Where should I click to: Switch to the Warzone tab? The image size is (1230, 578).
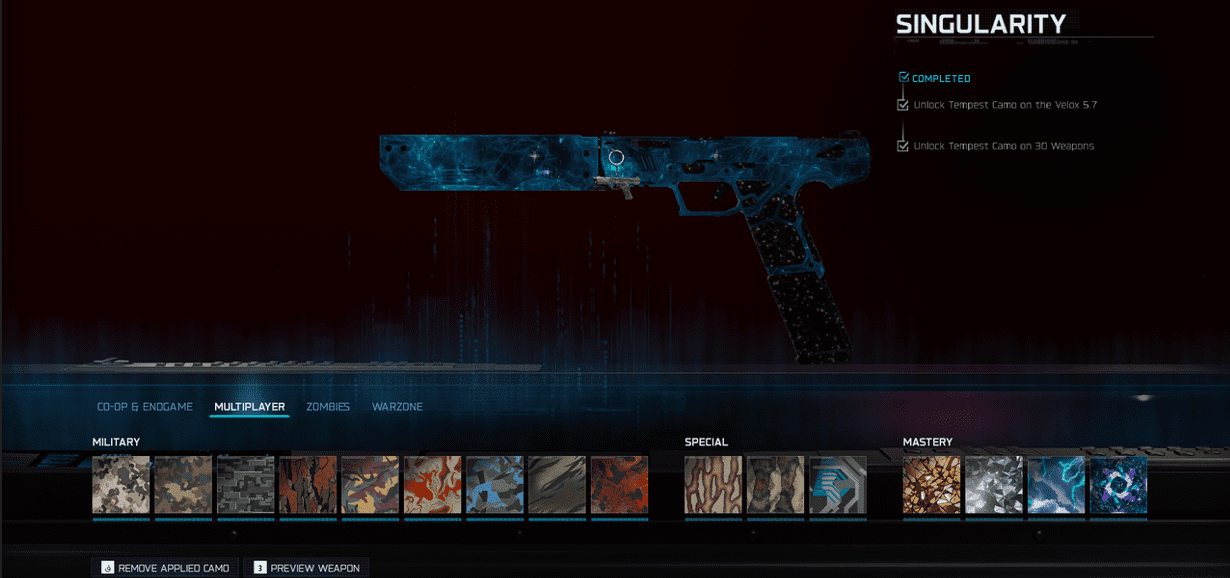pyautogui.click(x=397, y=407)
